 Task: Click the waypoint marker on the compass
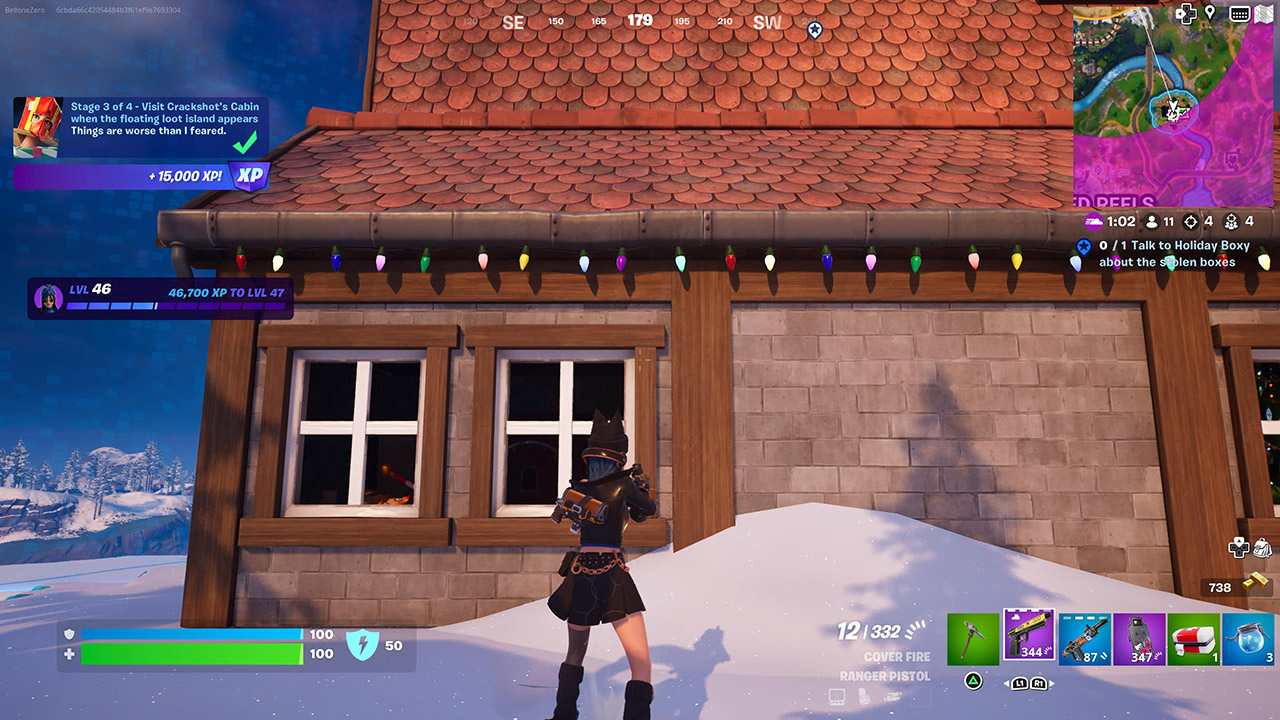tap(813, 29)
